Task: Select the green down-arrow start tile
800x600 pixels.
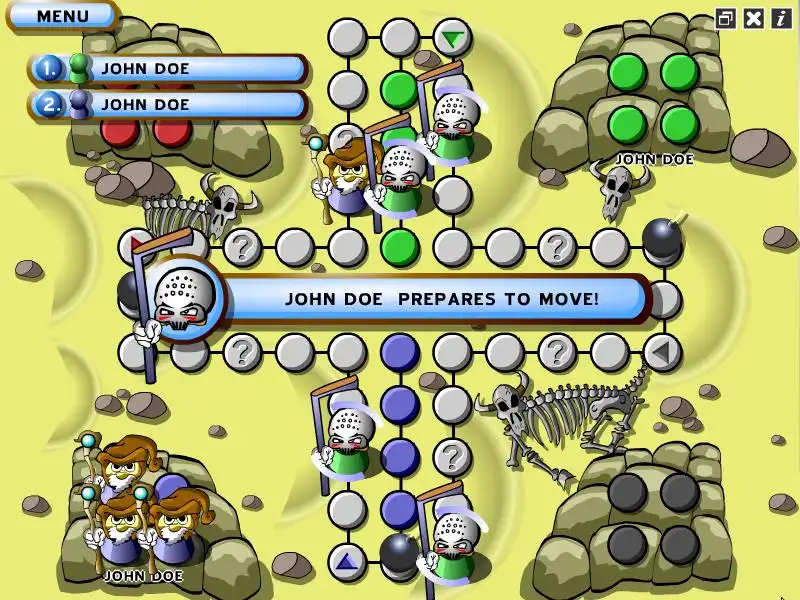Action: 453,39
